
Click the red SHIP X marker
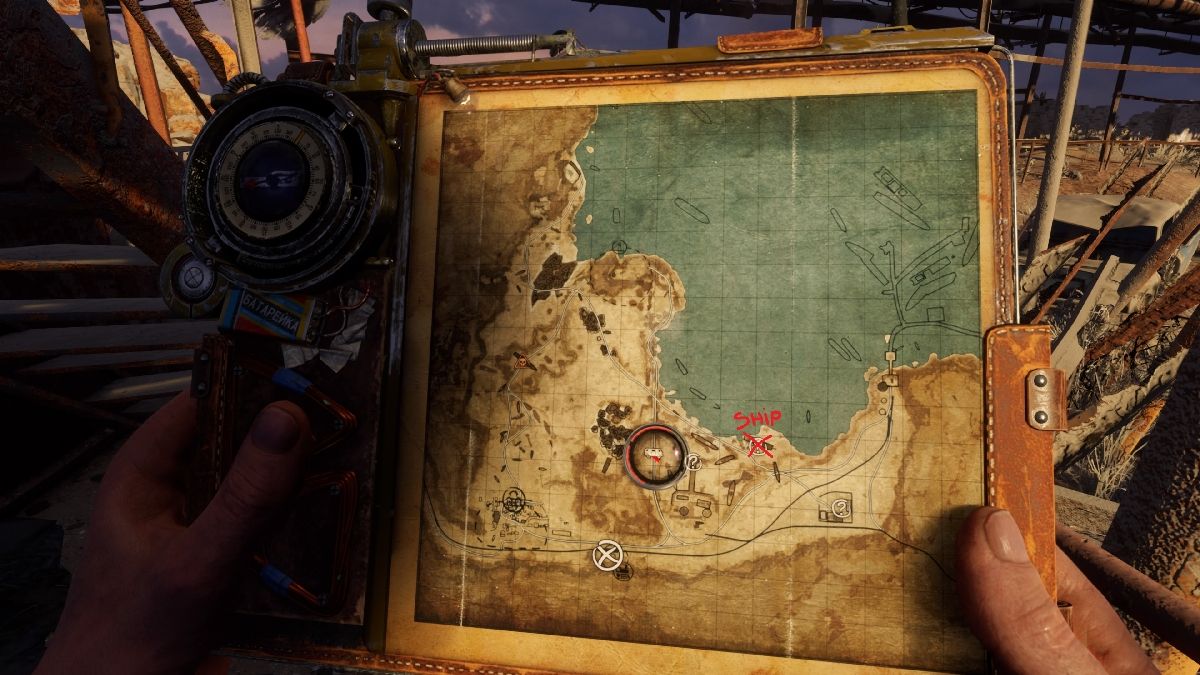pyautogui.click(x=761, y=445)
